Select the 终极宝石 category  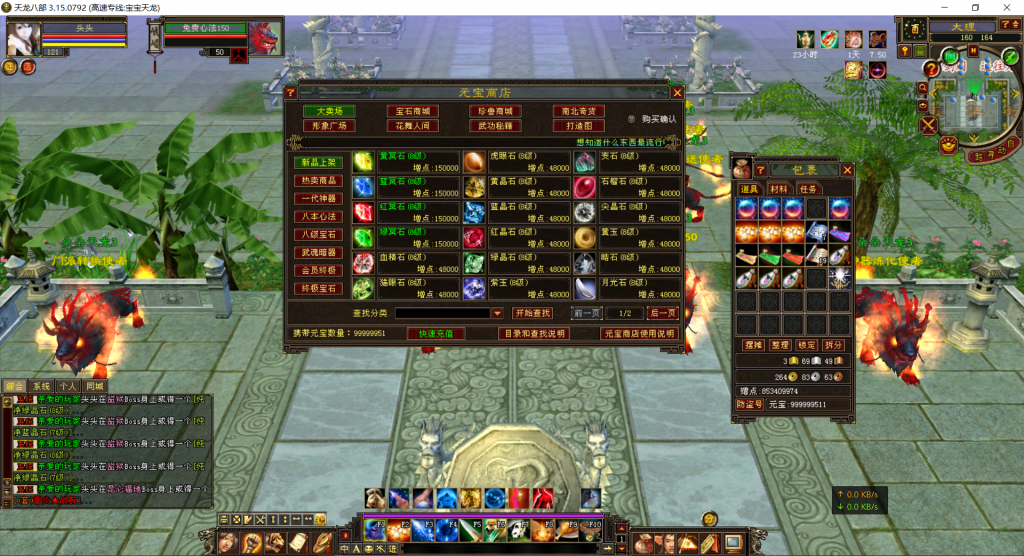click(319, 288)
